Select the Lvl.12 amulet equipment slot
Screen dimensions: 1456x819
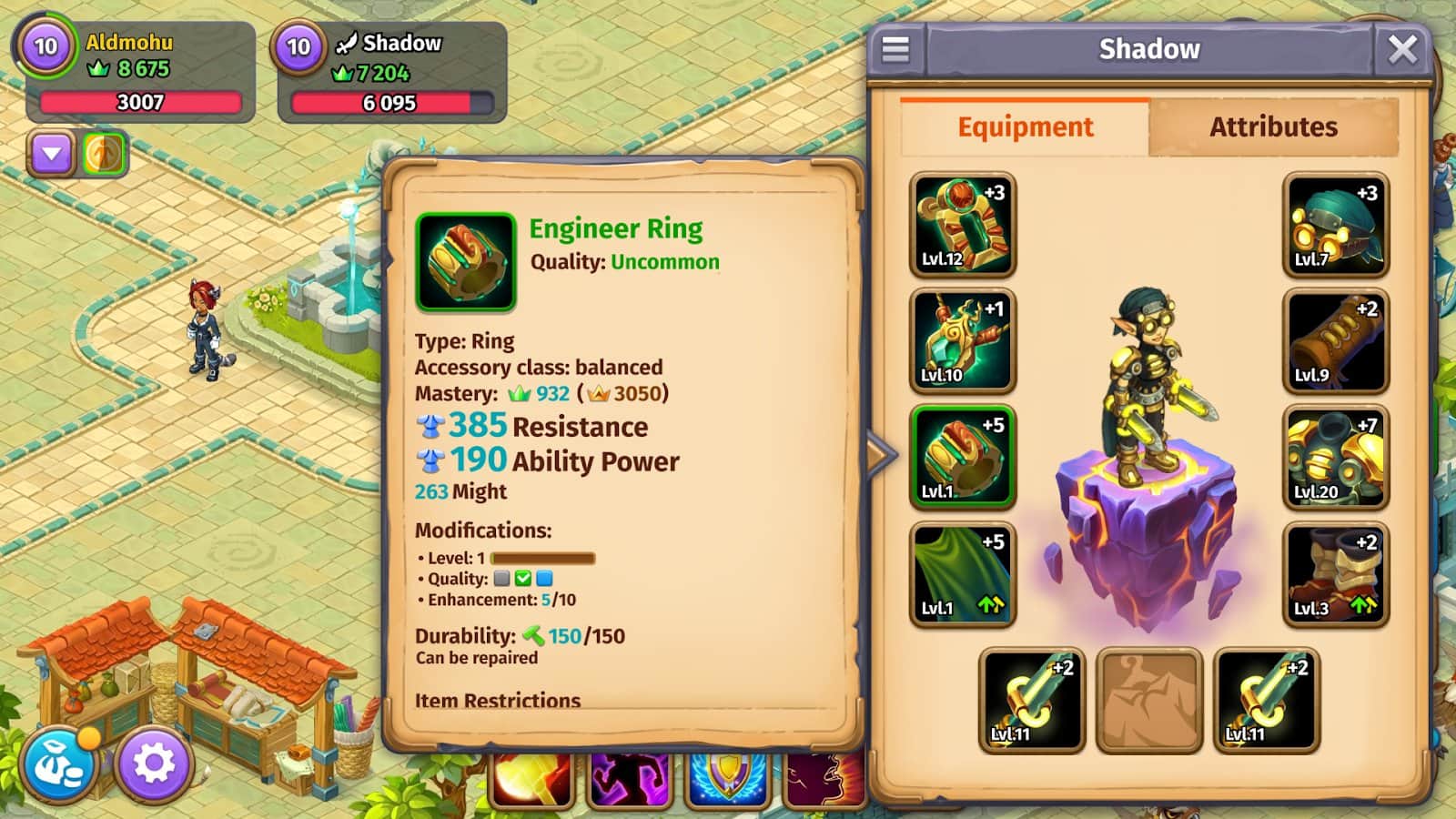(962, 225)
